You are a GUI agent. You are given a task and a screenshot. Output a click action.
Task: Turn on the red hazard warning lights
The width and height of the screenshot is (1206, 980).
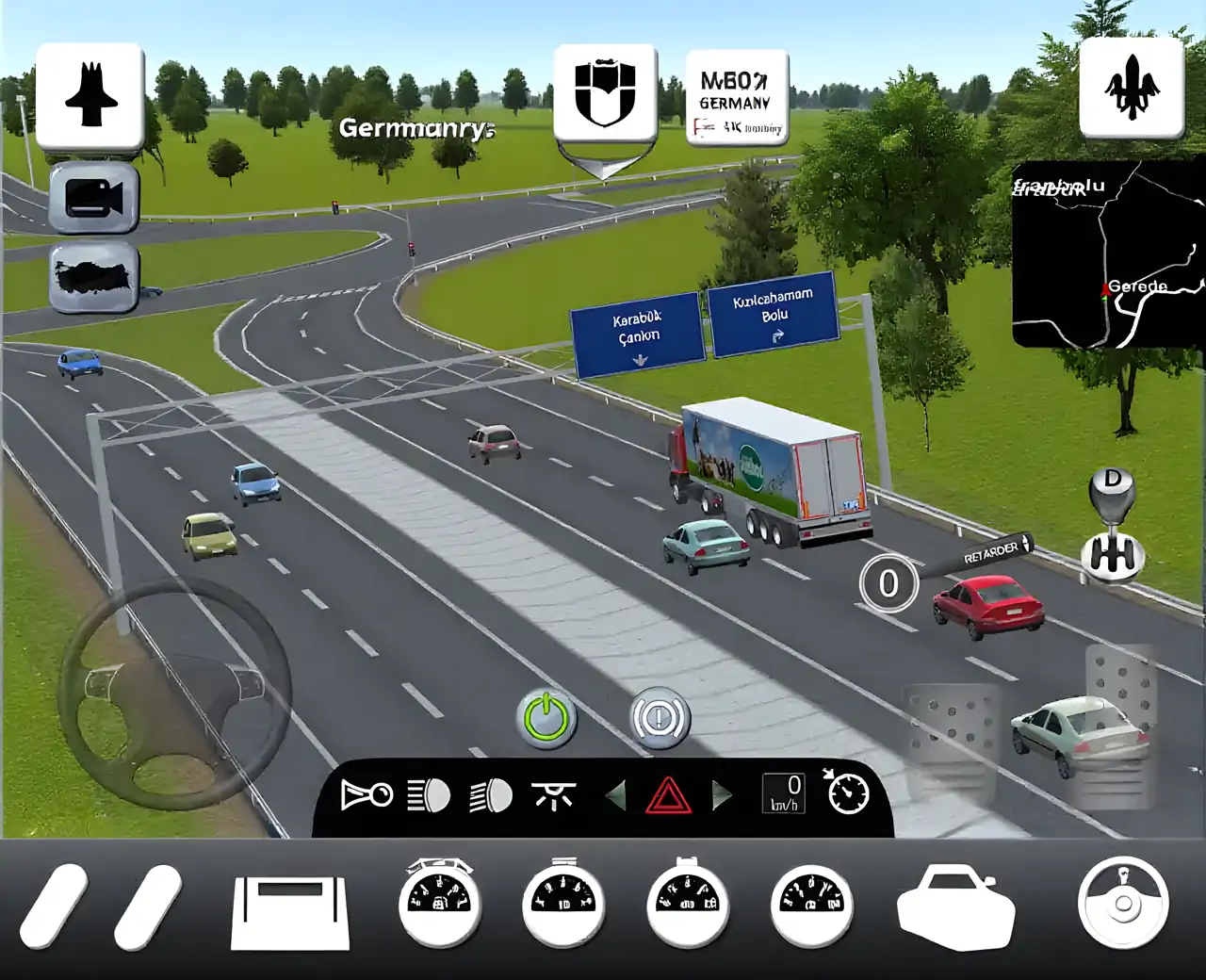669,796
